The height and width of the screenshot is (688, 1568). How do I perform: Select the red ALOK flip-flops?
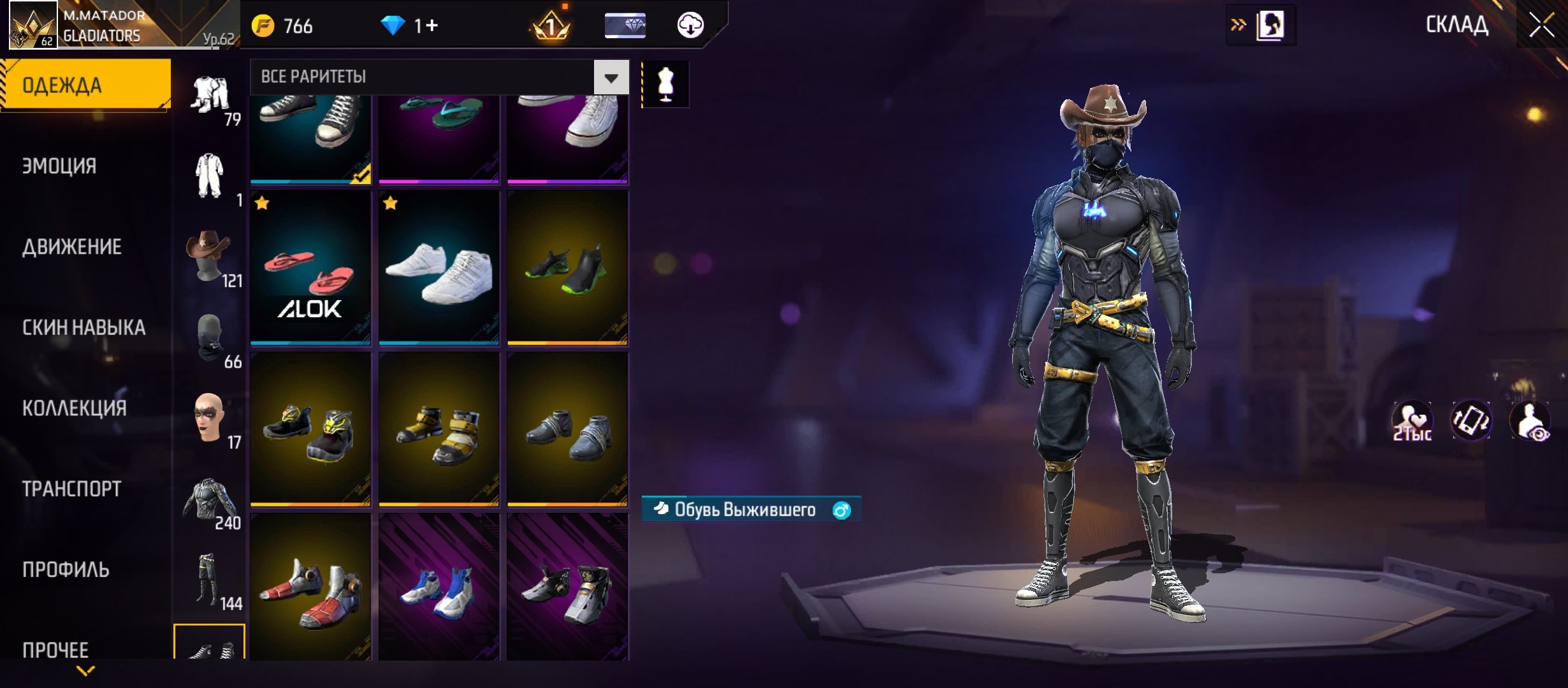pos(310,268)
